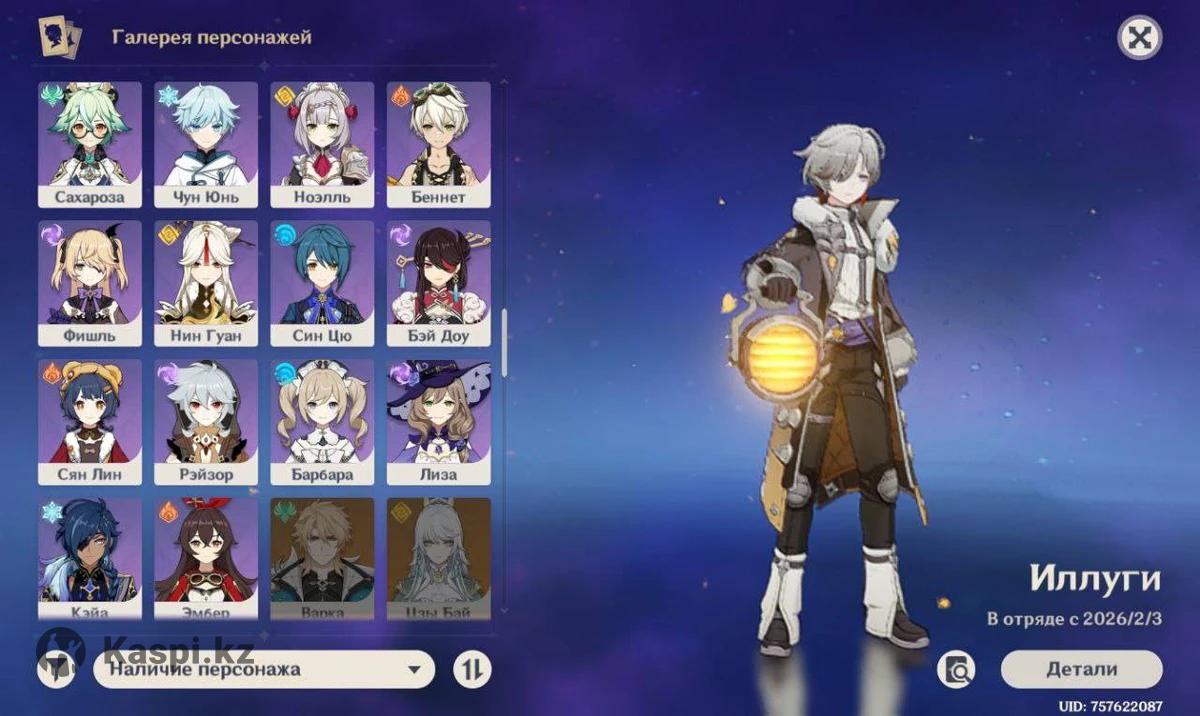Choose the Эмбер character card
Viewport: 1200px width, 716px height.
(206, 555)
